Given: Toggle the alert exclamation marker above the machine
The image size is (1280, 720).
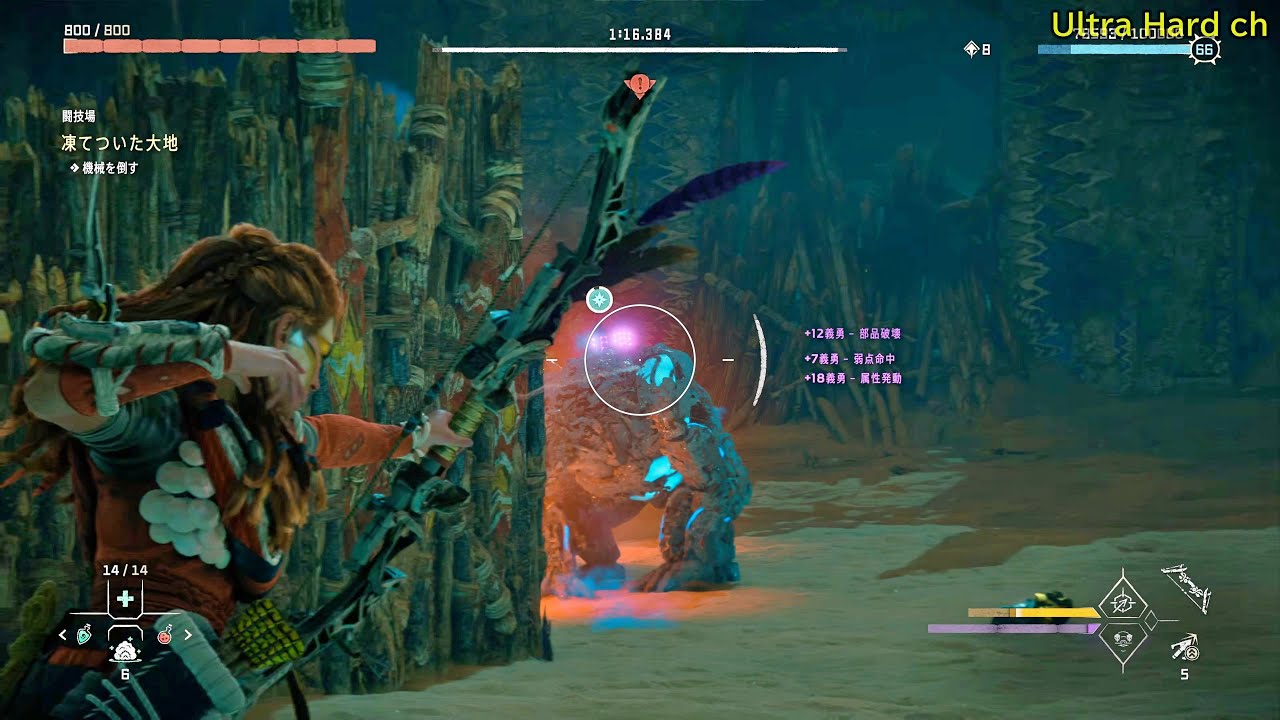Looking at the screenshot, I should 638,85.
